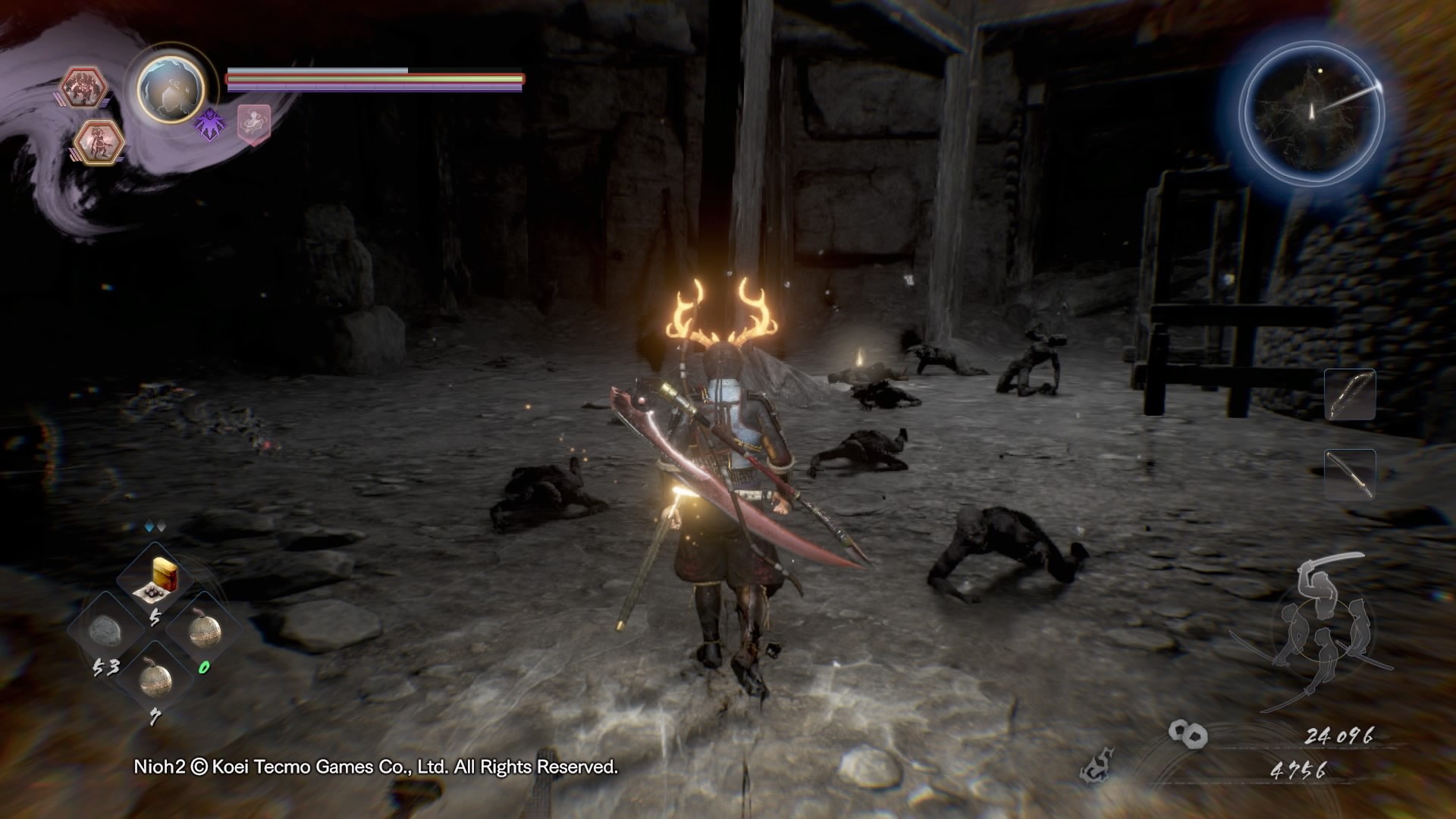Select the empty bomb slot showing 0
The height and width of the screenshot is (819, 1456).
pyautogui.click(x=203, y=629)
